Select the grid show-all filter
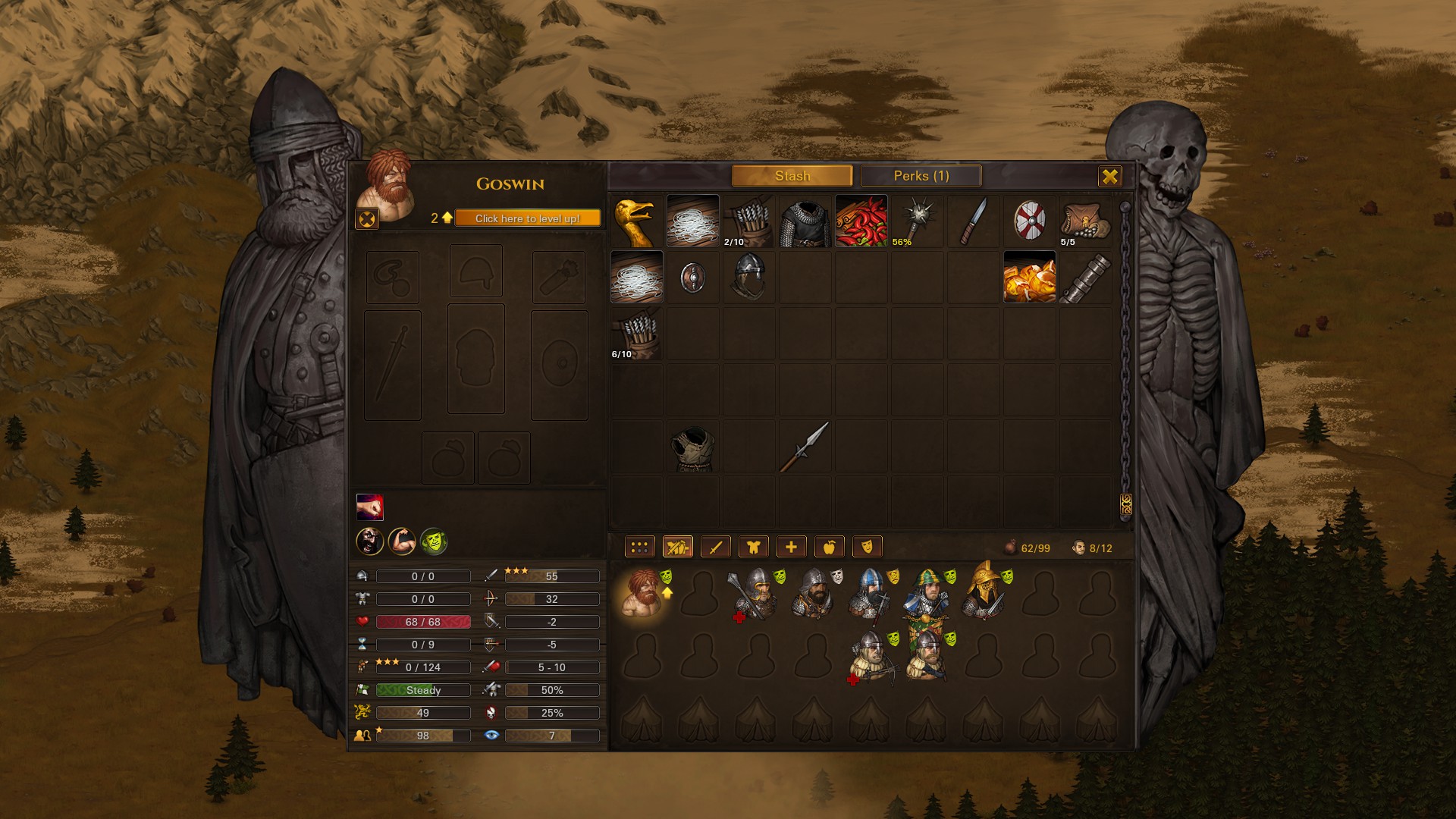Screen dimensions: 1456x819 [x=638, y=546]
